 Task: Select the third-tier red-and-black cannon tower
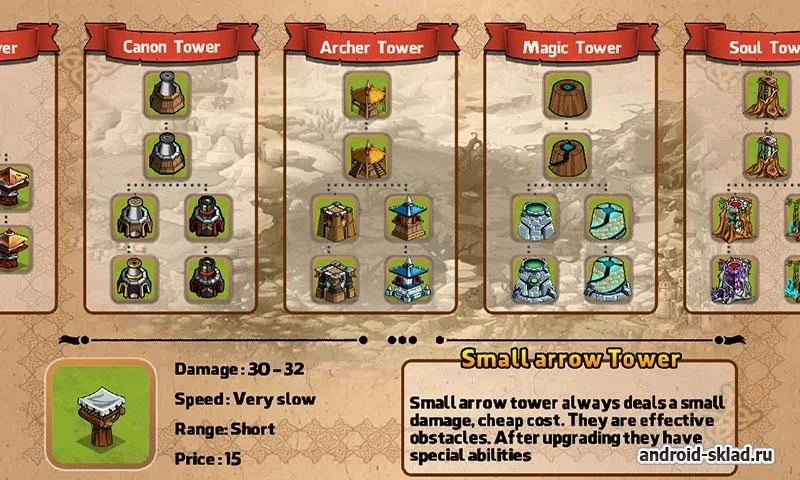coord(210,218)
